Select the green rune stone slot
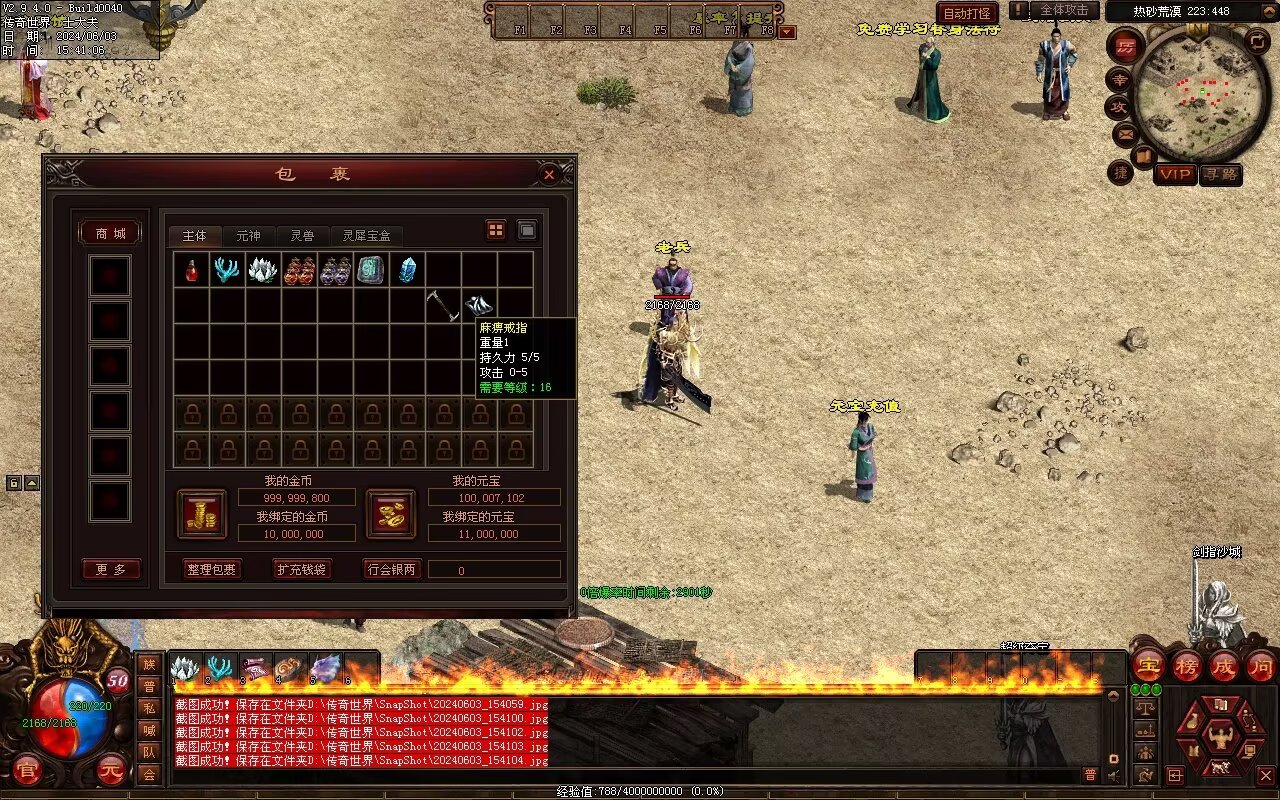The width and height of the screenshot is (1280, 800). tap(371, 270)
